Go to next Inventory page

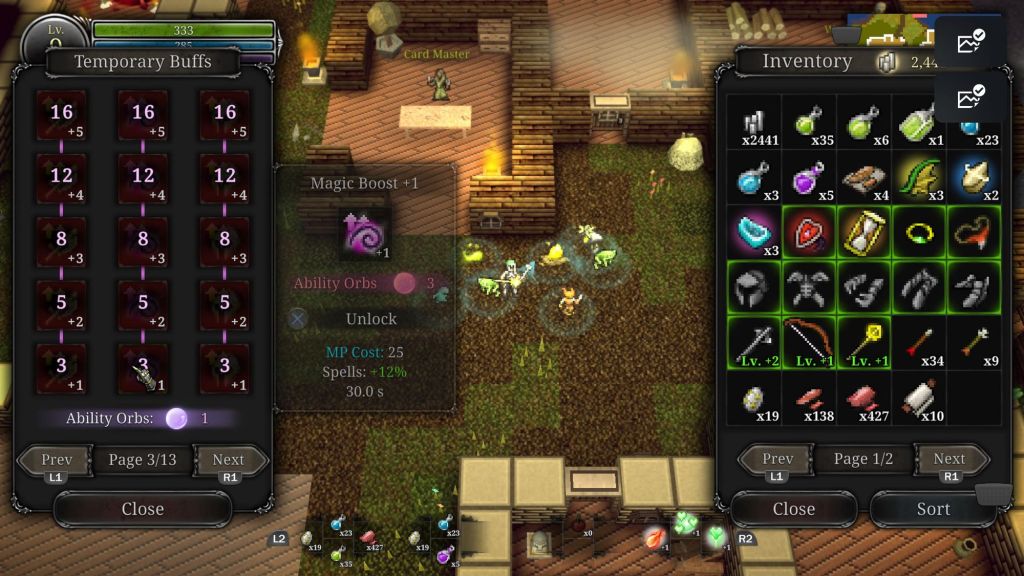(948, 459)
